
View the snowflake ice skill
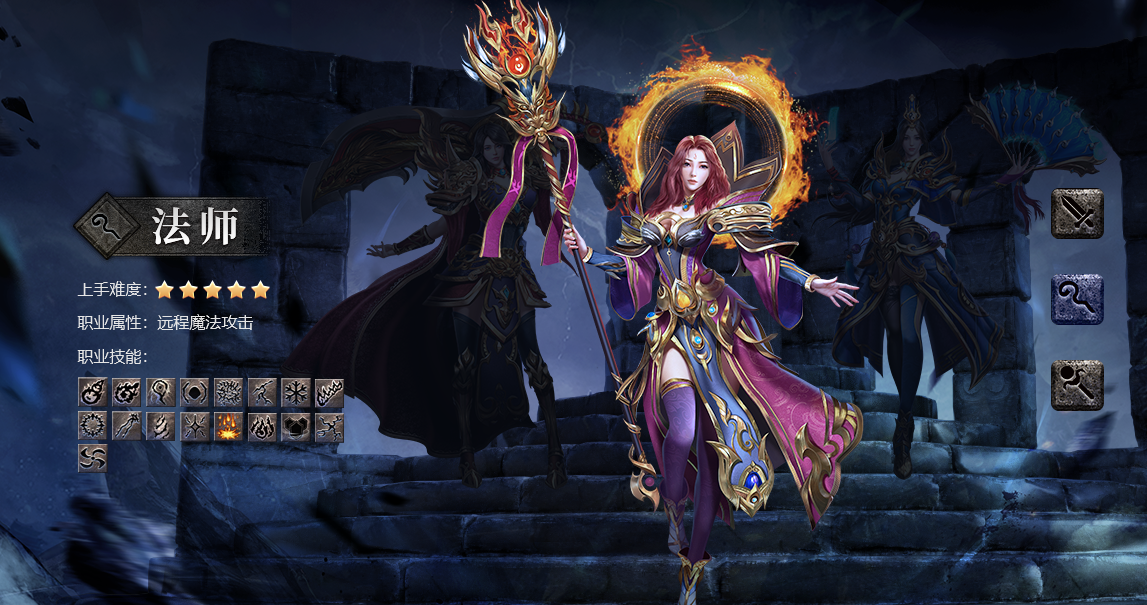[296, 392]
